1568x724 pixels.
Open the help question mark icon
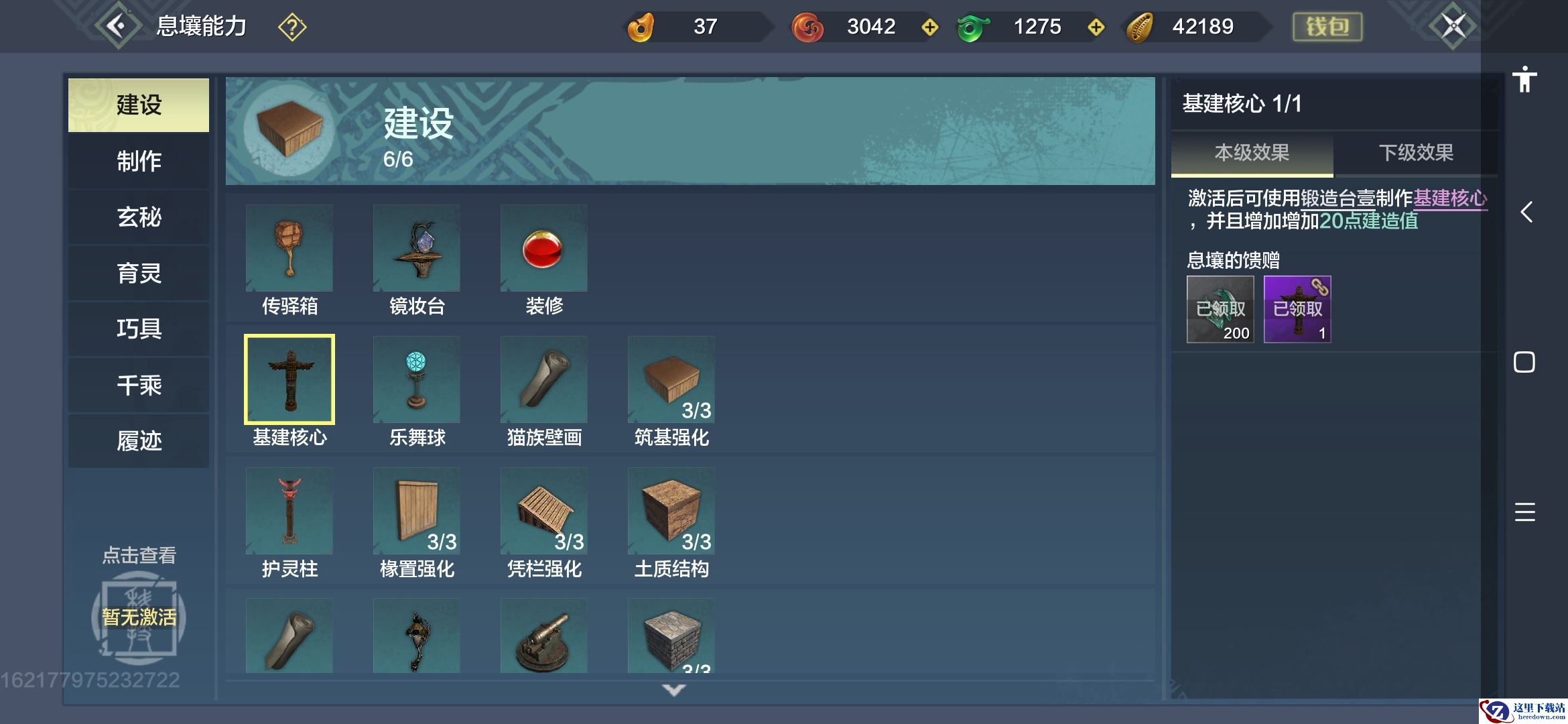[292, 27]
